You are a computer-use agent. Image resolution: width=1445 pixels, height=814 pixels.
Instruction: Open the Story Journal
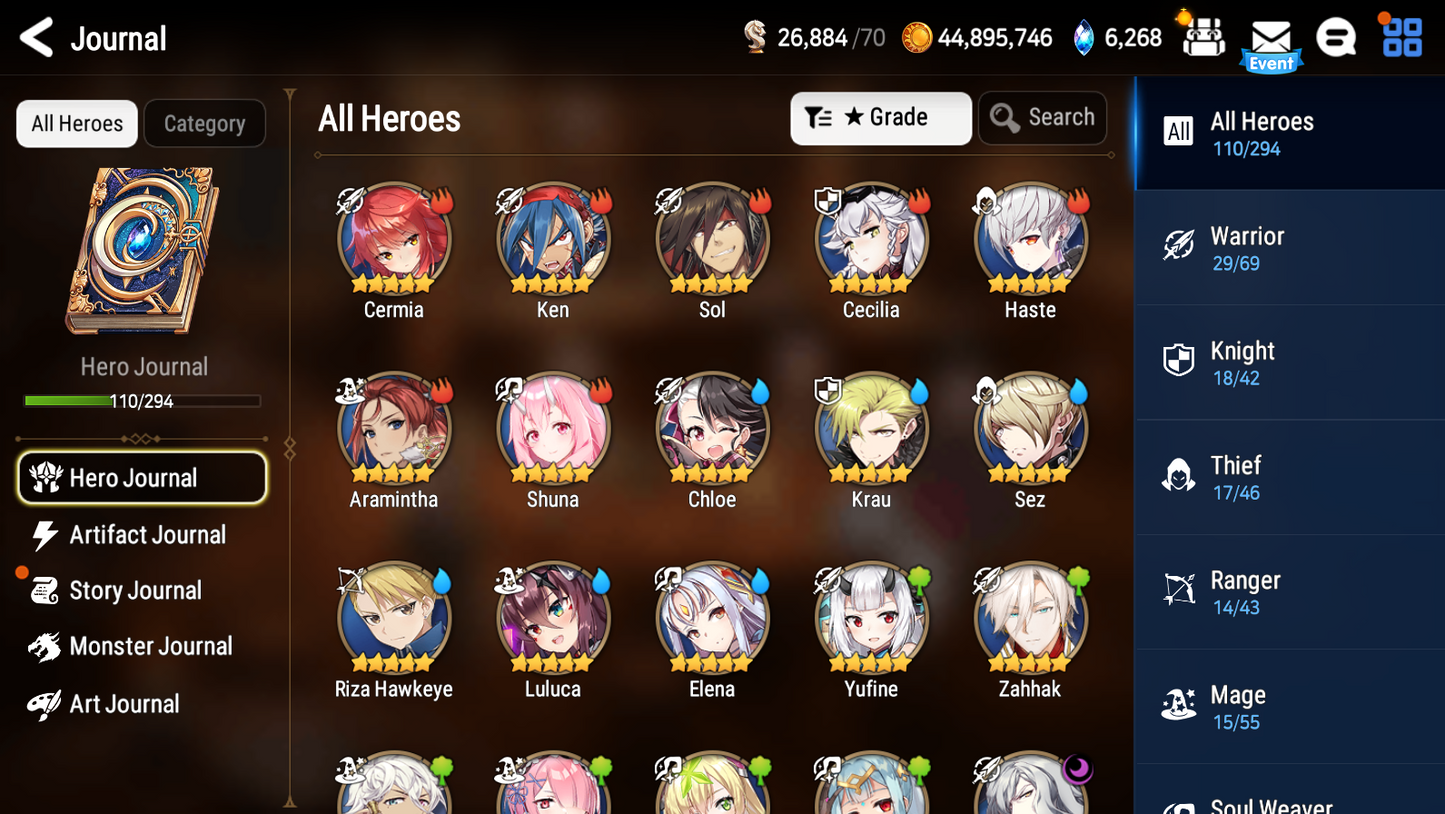pos(137,590)
